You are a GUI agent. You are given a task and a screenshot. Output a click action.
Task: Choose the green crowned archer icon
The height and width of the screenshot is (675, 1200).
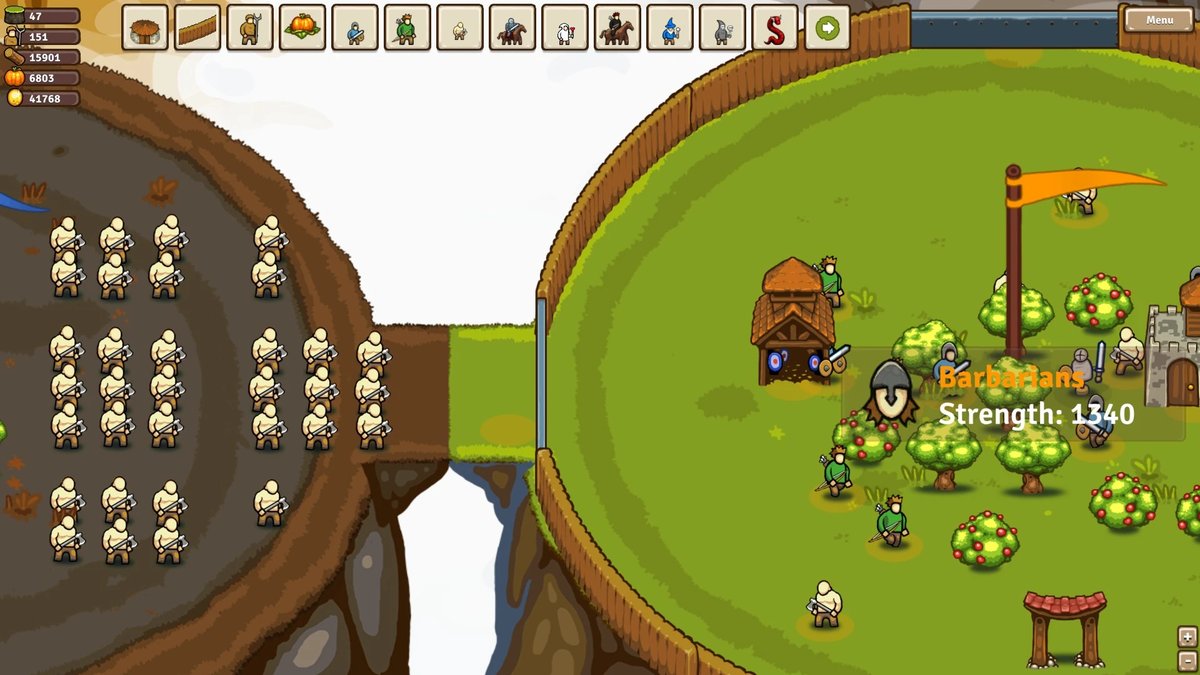coord(407,28)
